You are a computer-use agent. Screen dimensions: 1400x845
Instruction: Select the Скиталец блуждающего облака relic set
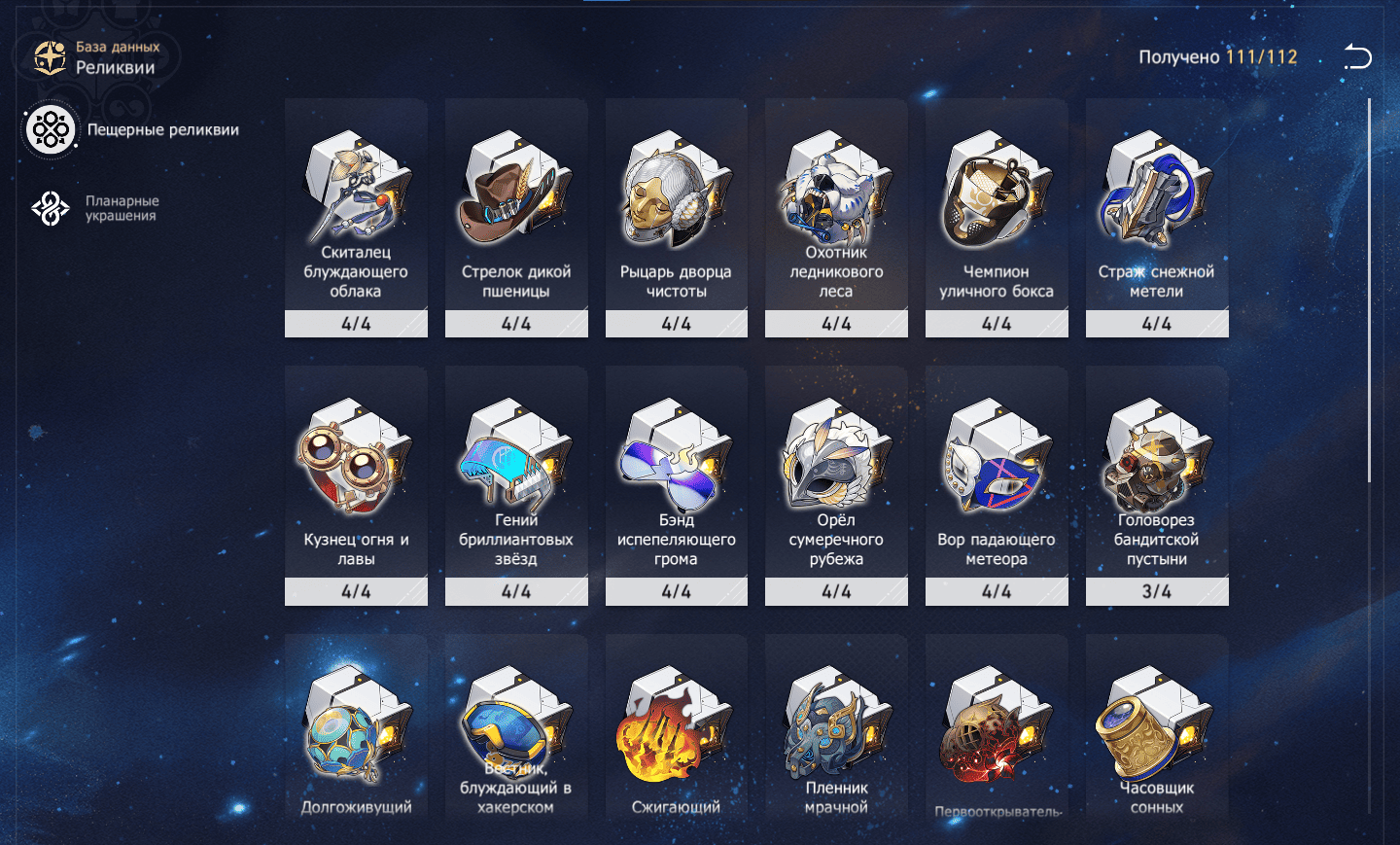[x=356, y=218]
